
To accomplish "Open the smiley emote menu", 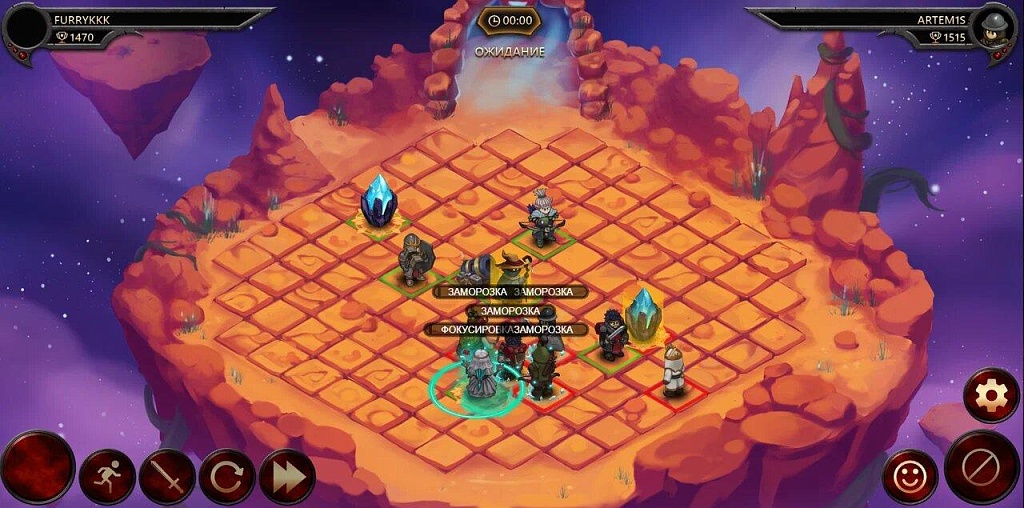I will coord(910,477).
